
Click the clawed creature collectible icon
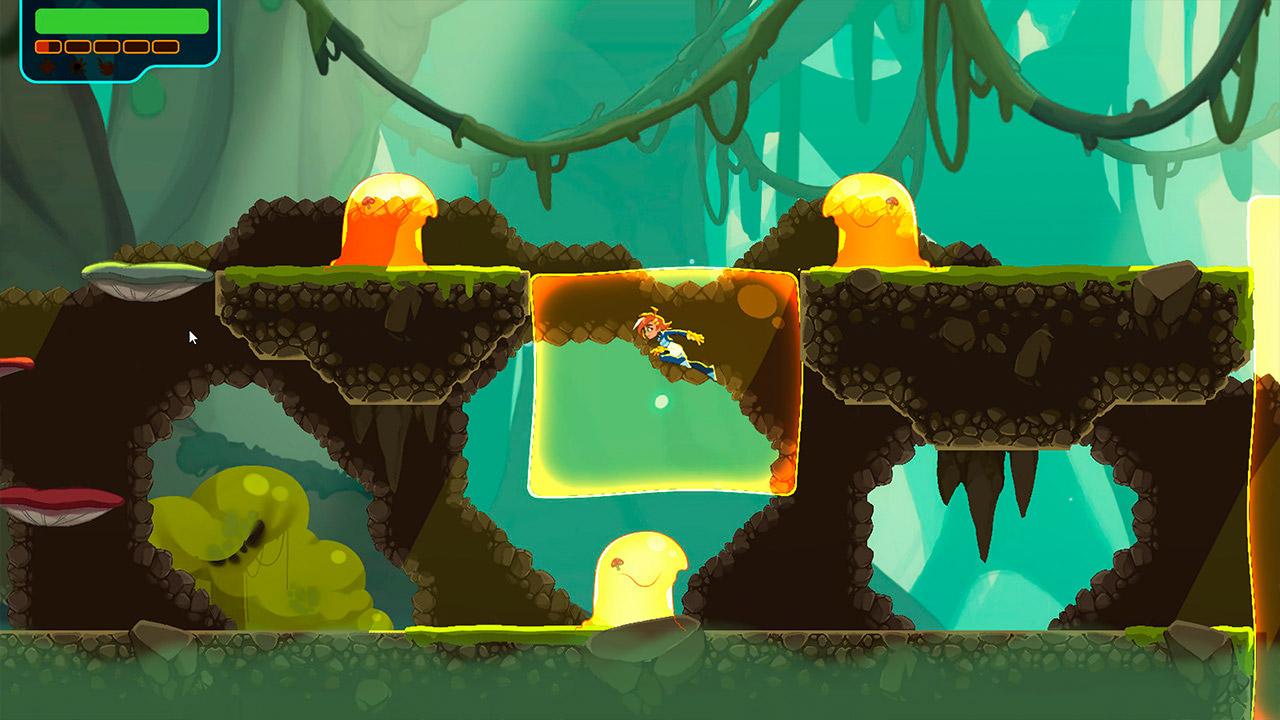(105, 67)
